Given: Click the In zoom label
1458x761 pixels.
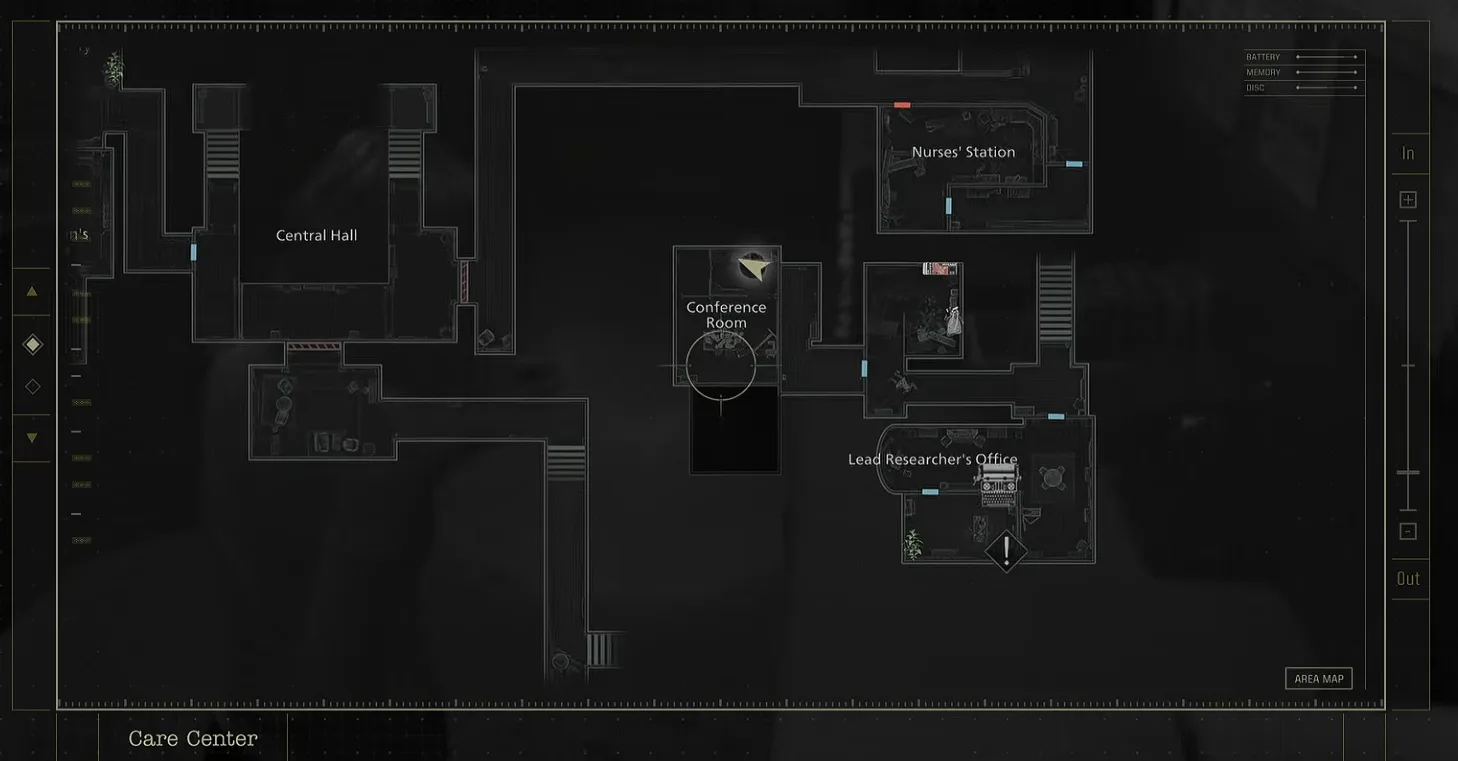Looking at the screenshot, I should click(1408, 153).
